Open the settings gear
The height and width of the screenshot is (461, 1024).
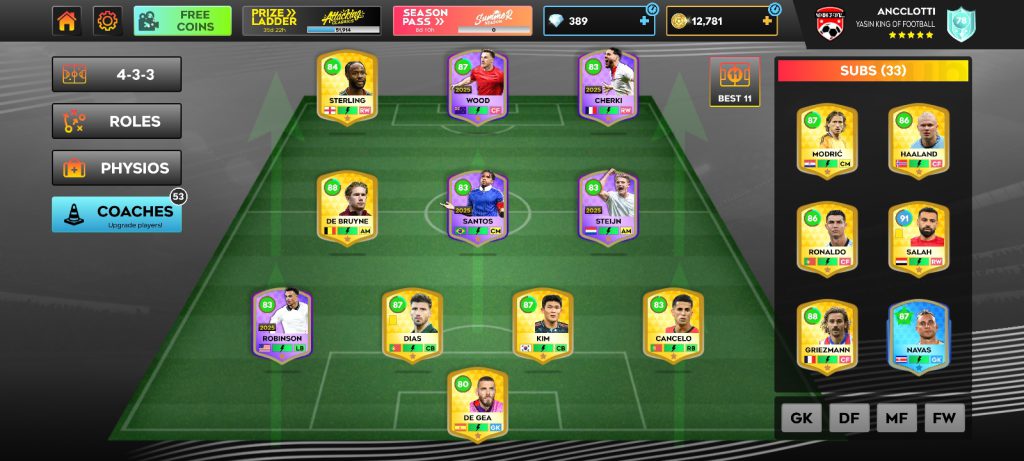coord(107,20)
